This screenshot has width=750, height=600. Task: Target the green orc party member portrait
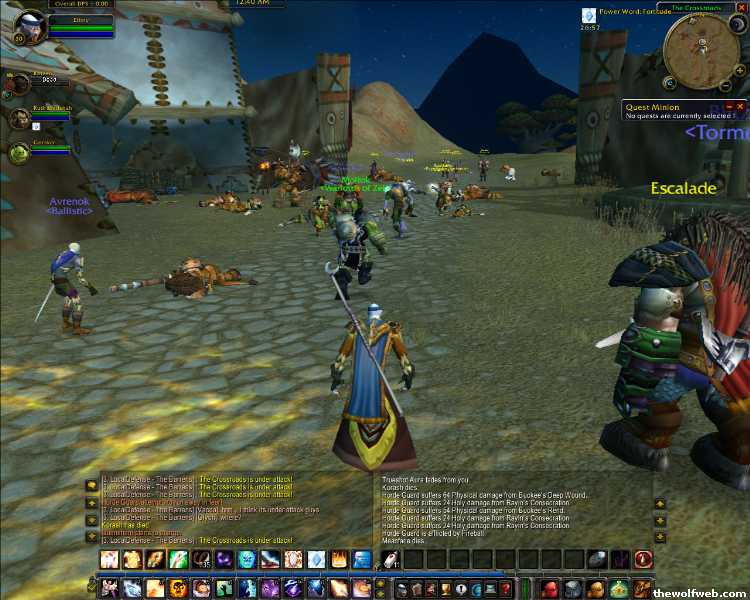click(19, 152)
